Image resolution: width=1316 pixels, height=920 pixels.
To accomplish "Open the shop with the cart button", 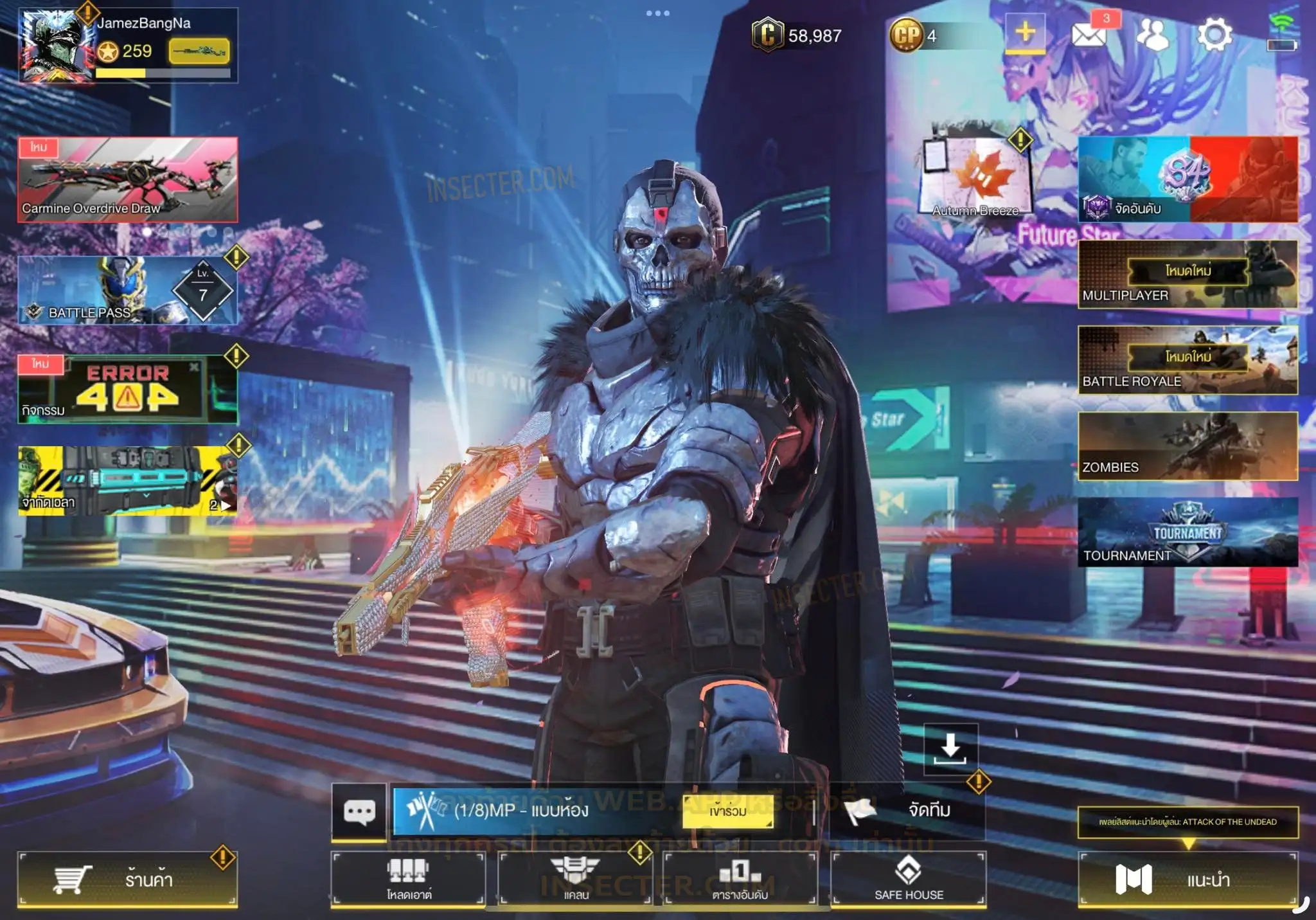I will (x=127, y=879).
